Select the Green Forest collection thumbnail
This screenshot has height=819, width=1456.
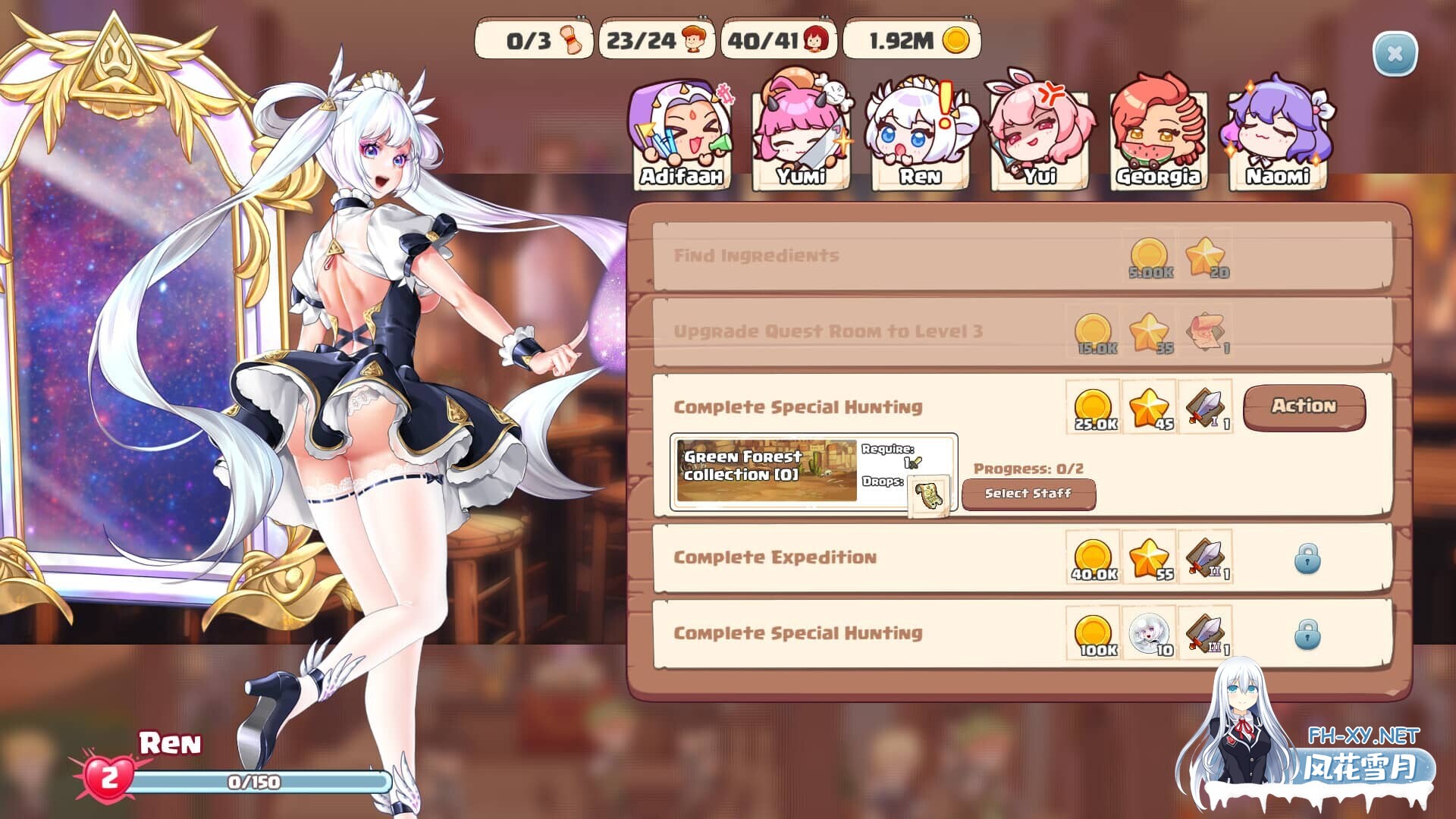coord(766,471)
